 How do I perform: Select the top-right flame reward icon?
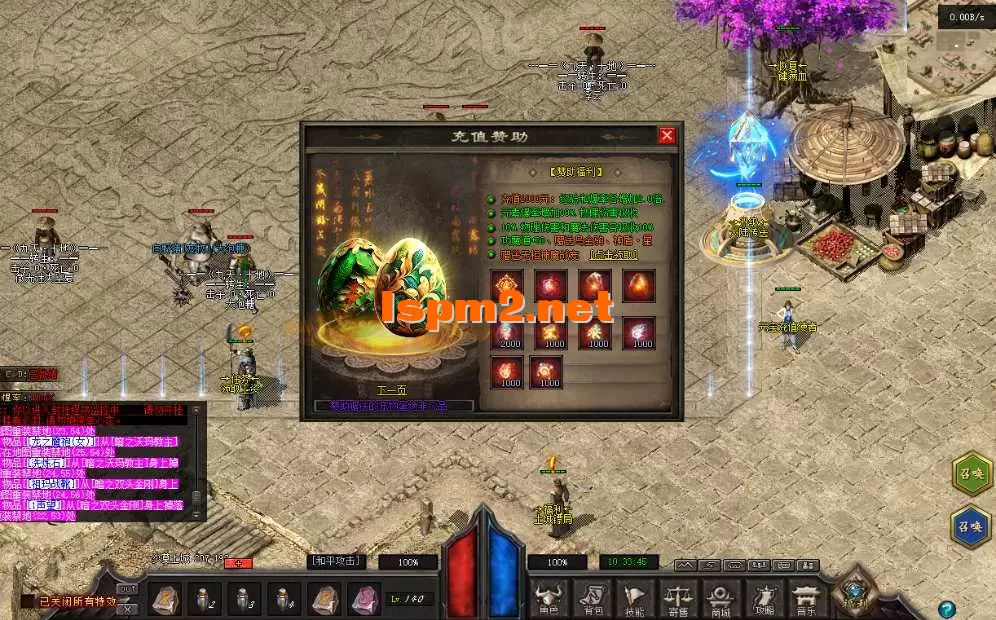(639, 286)
